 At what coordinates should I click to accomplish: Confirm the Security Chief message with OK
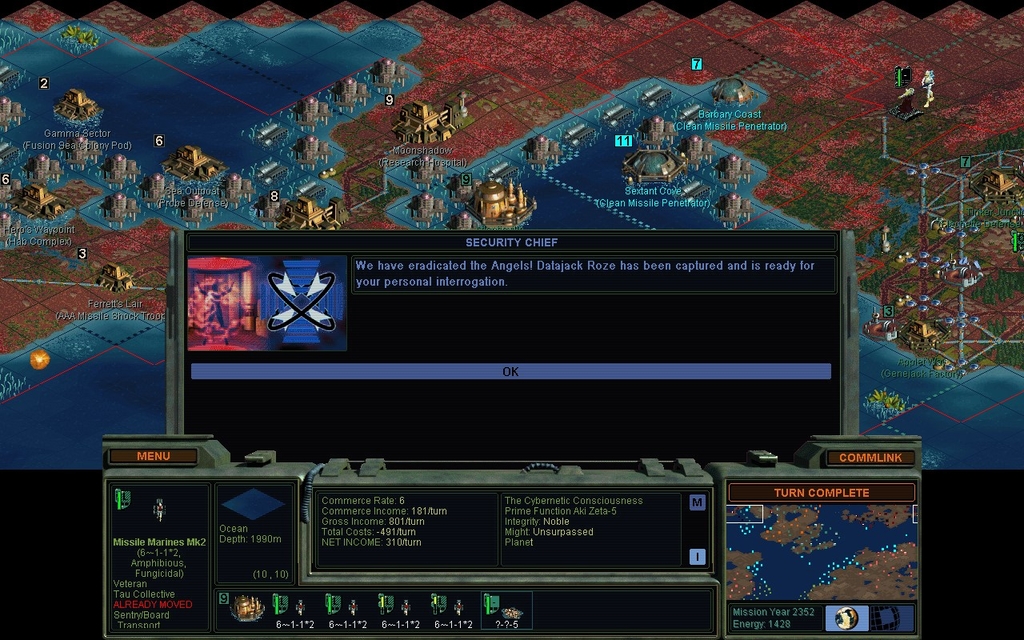(510, 371)
